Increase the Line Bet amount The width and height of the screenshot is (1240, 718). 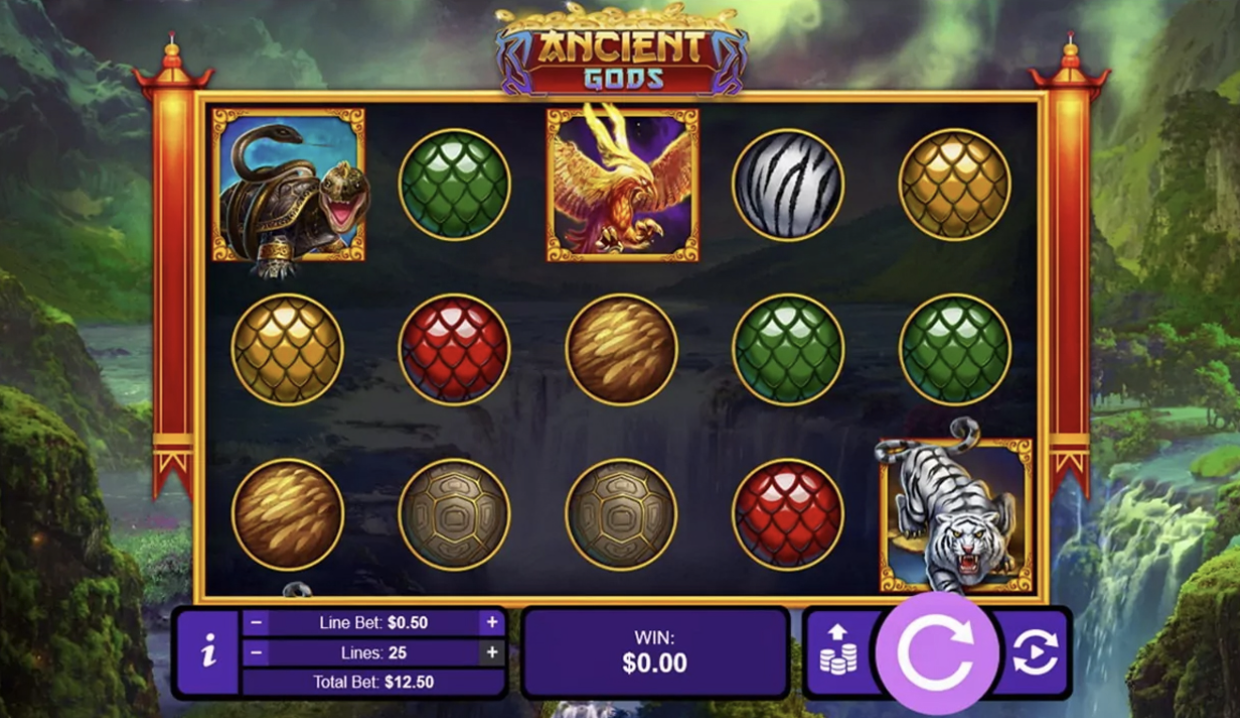coord(492,622)
